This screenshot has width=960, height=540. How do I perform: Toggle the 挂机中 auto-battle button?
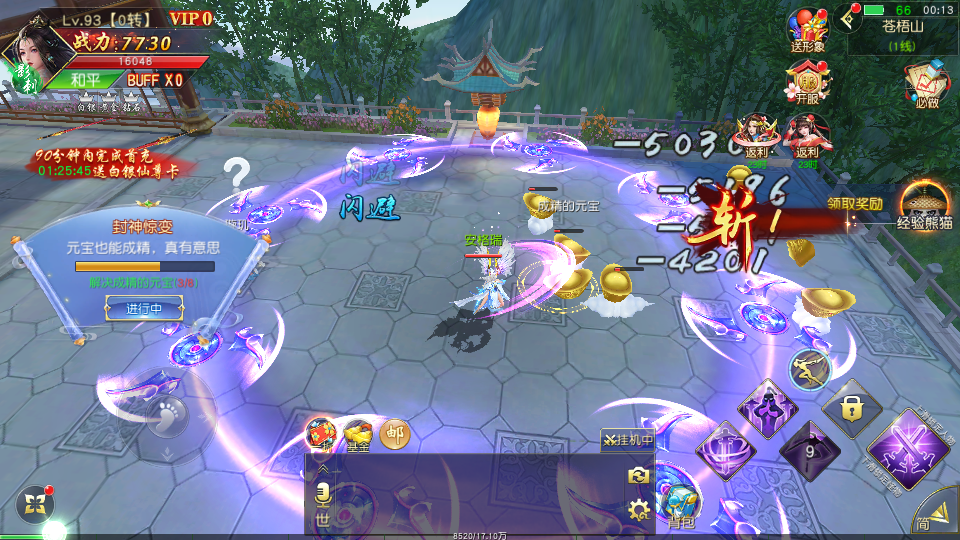pyautogui.click(x=628, y=440)
